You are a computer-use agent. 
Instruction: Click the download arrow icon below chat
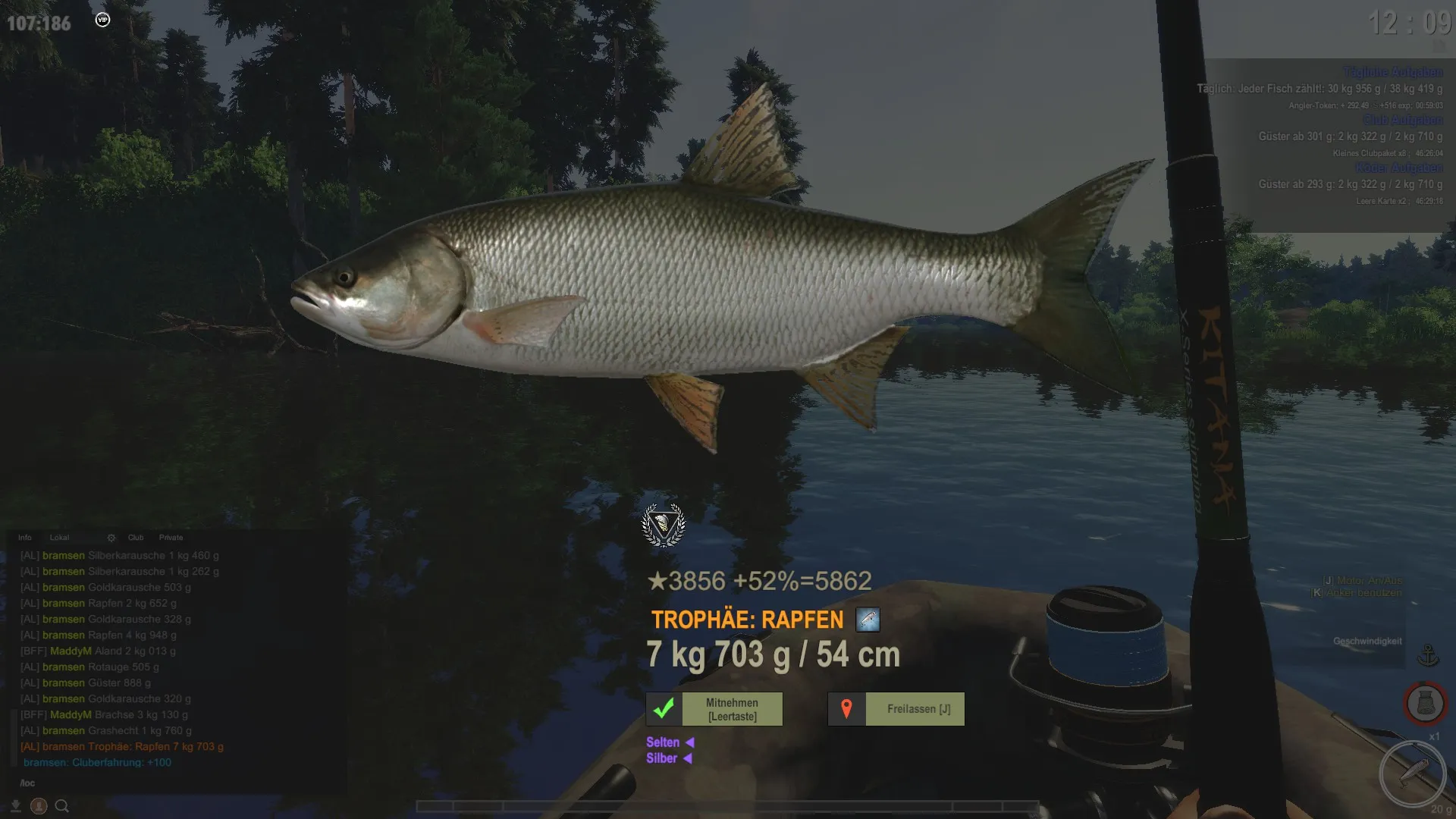tap(15, 806)
